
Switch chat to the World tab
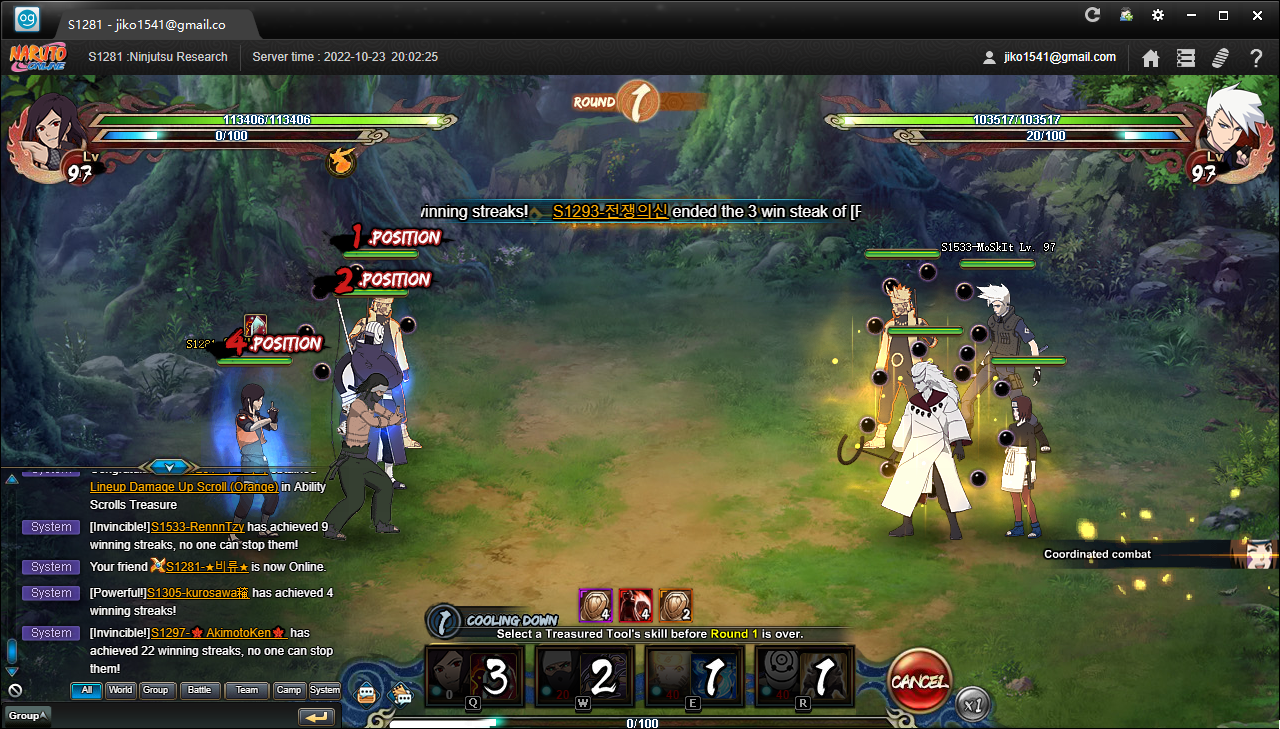pyautogui.click(x=121, y=690)
